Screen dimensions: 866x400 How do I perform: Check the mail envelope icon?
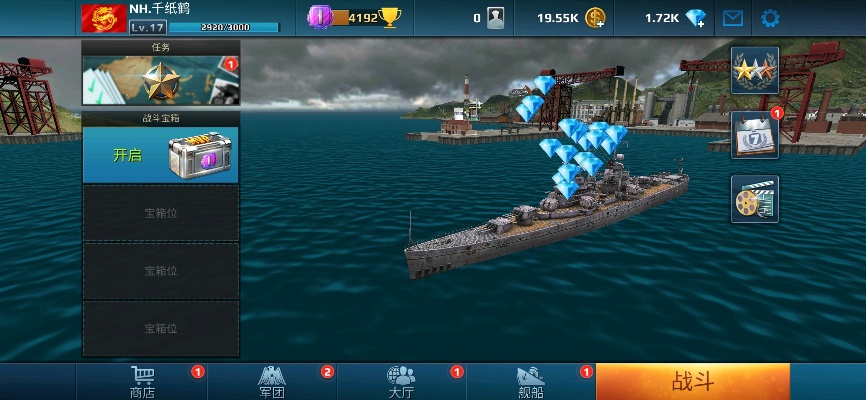tap(734, 18)
